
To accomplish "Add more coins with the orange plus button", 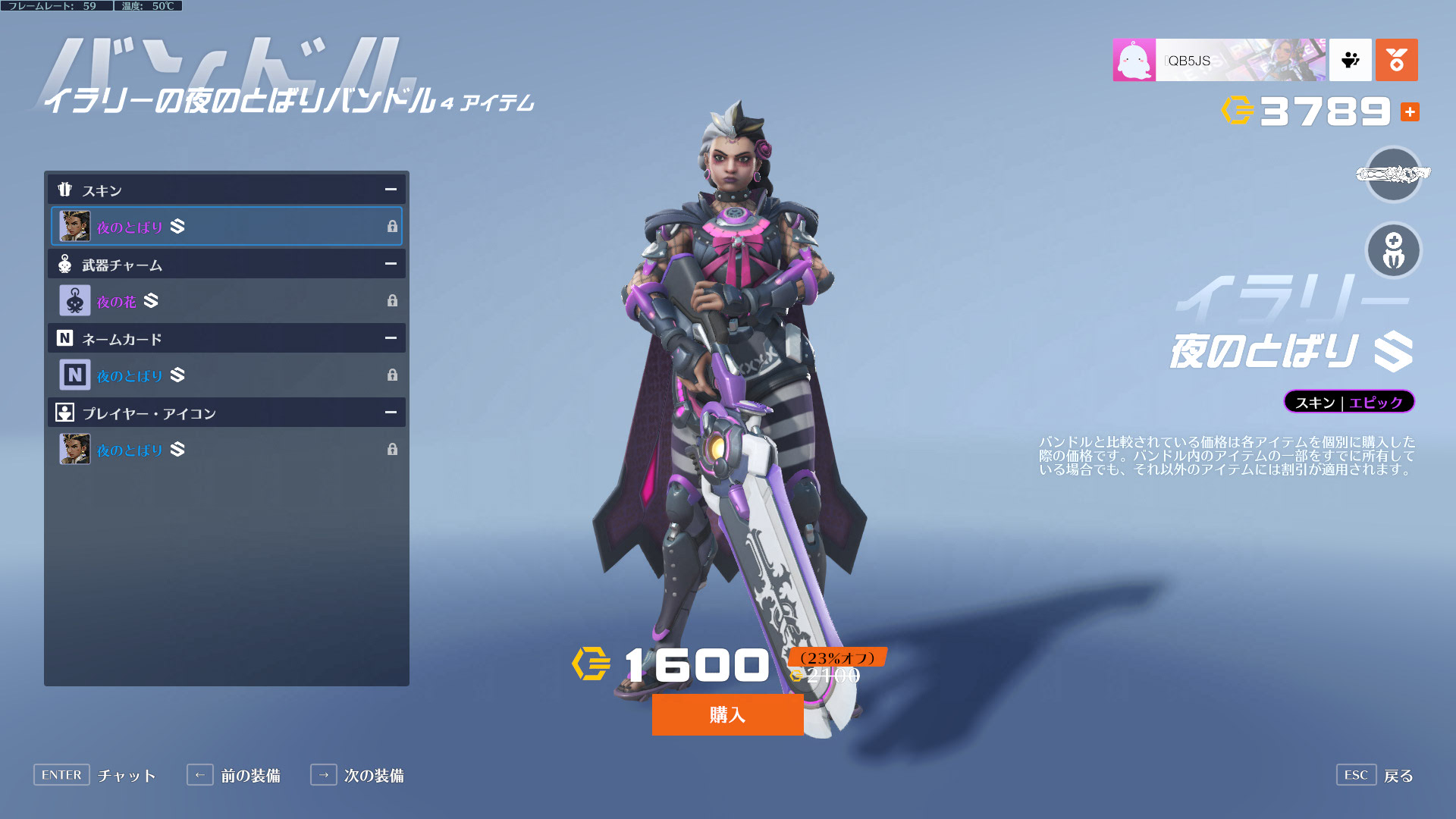I will point(1410,112).
